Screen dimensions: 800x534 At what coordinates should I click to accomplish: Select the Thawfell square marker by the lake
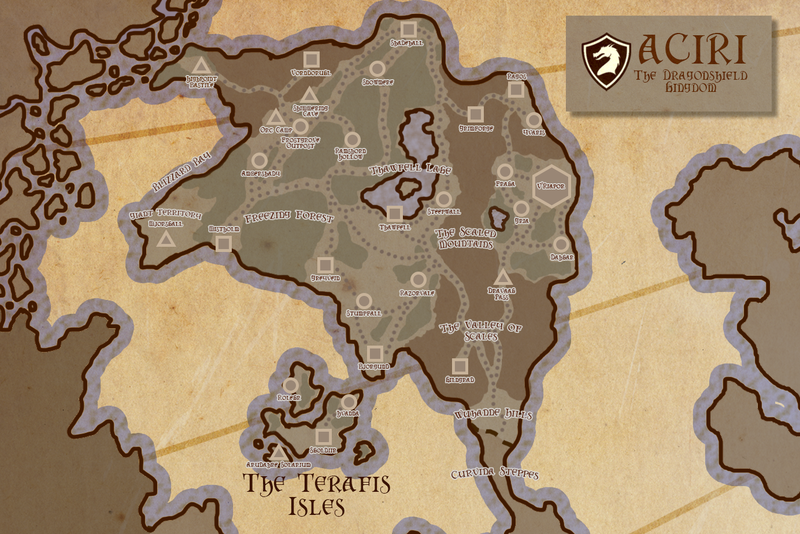click(394, 212)
